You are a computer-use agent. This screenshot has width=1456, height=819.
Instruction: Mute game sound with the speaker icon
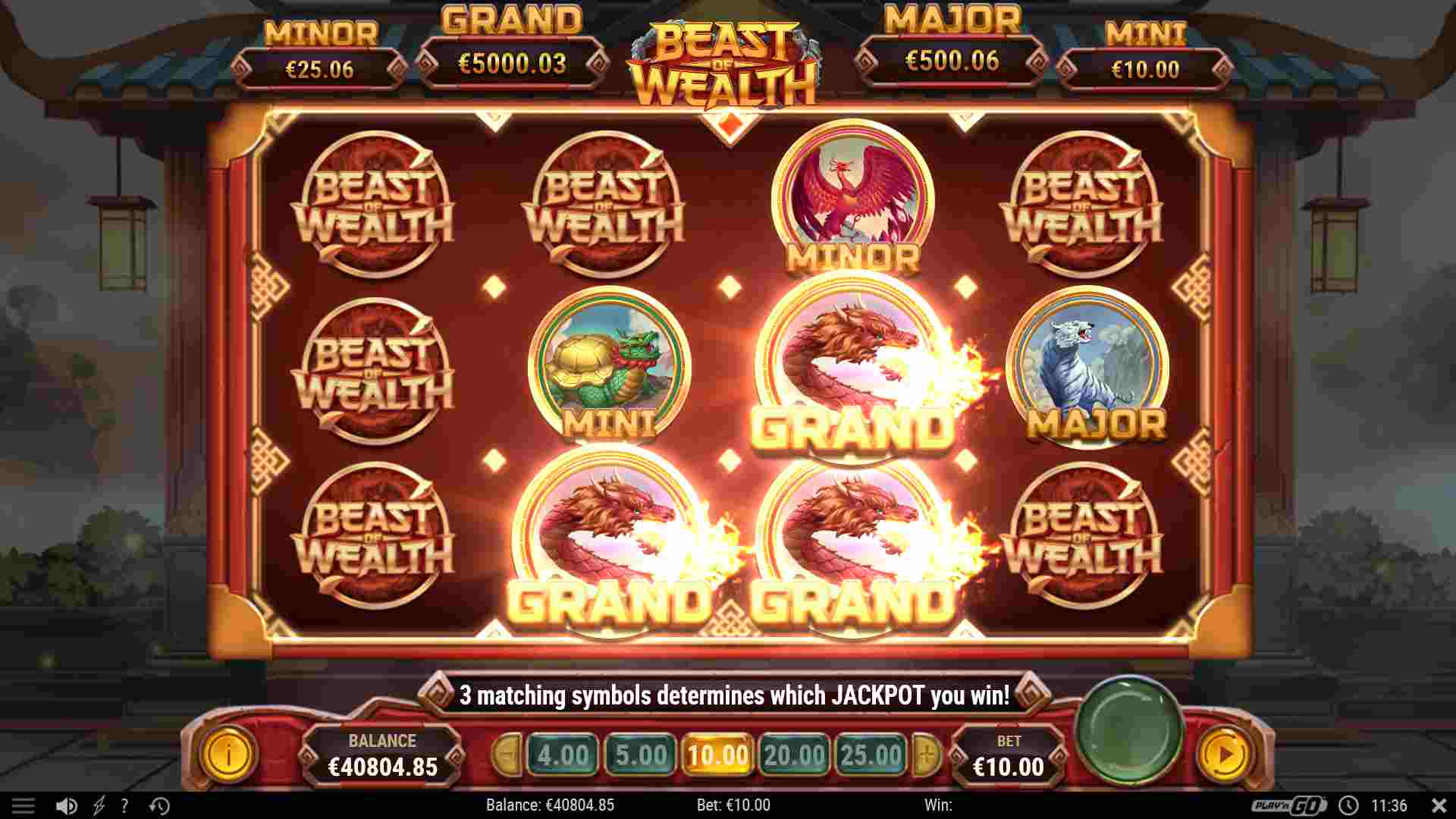pos(67,806)
